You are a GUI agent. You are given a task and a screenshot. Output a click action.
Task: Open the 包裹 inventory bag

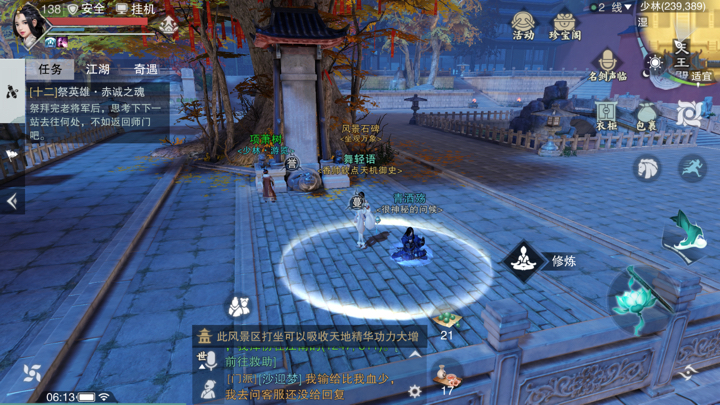[647, 116]
